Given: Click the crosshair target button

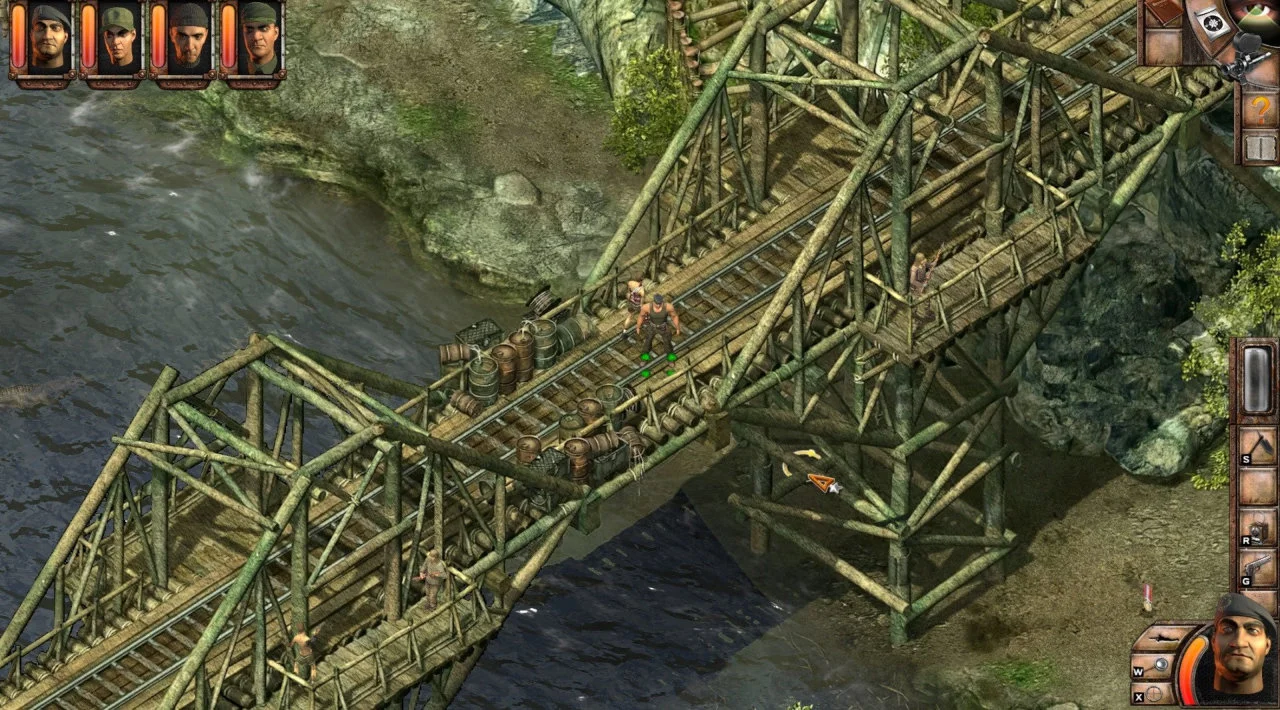Looking at the screenshot, I should coord(1153,692).
